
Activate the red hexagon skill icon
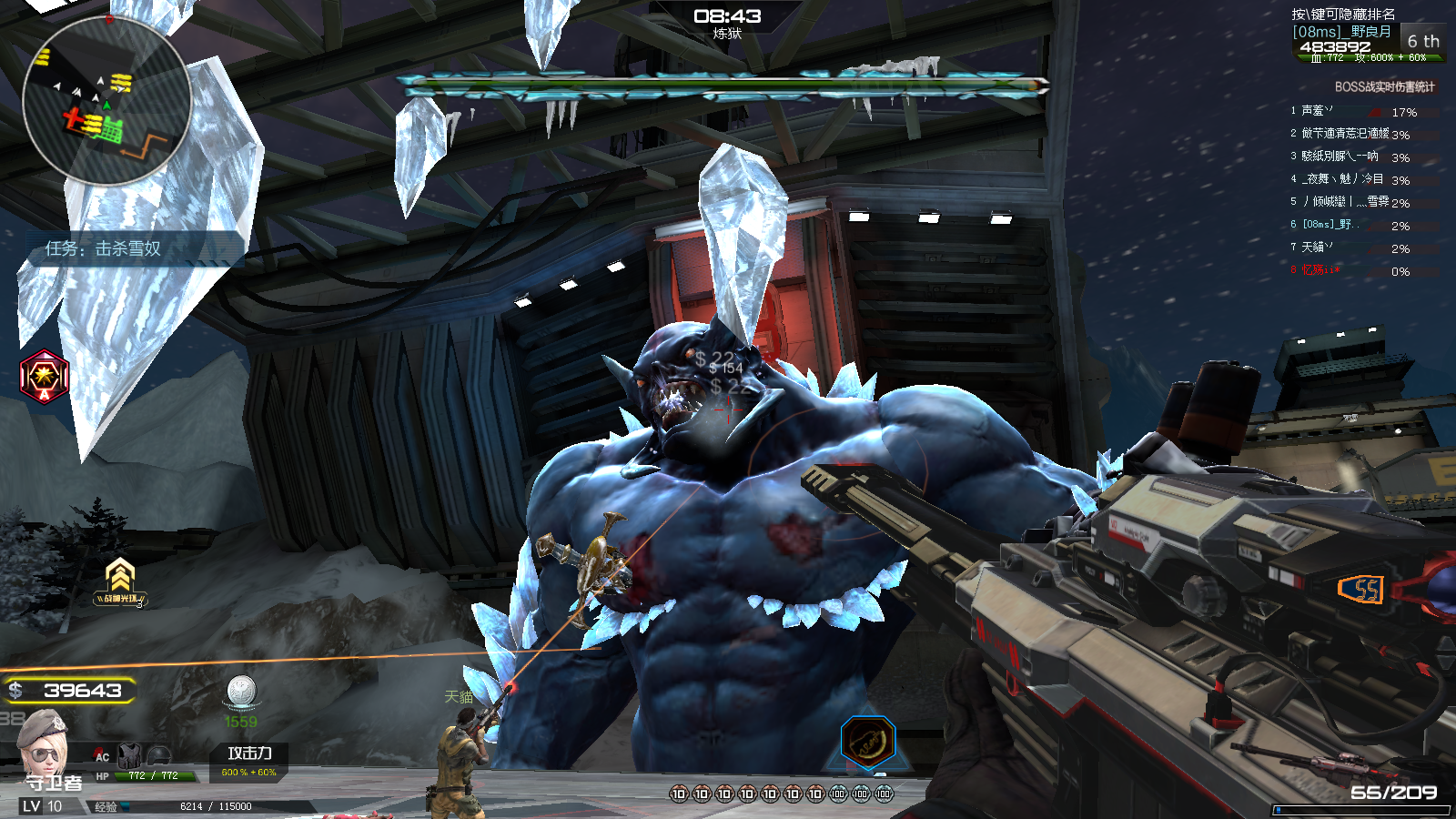[44, 375]
